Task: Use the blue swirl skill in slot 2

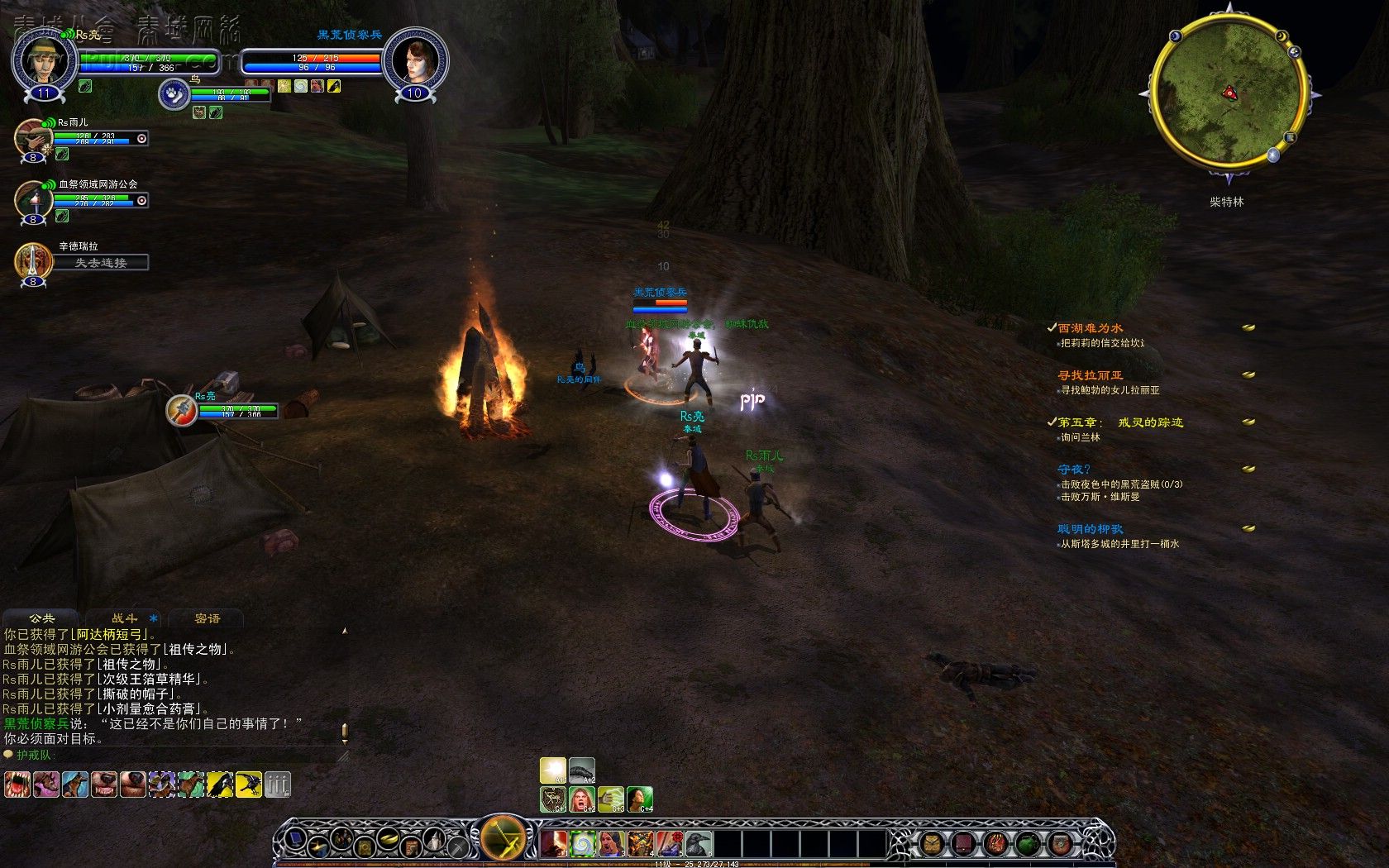Action: coord(583,844)
